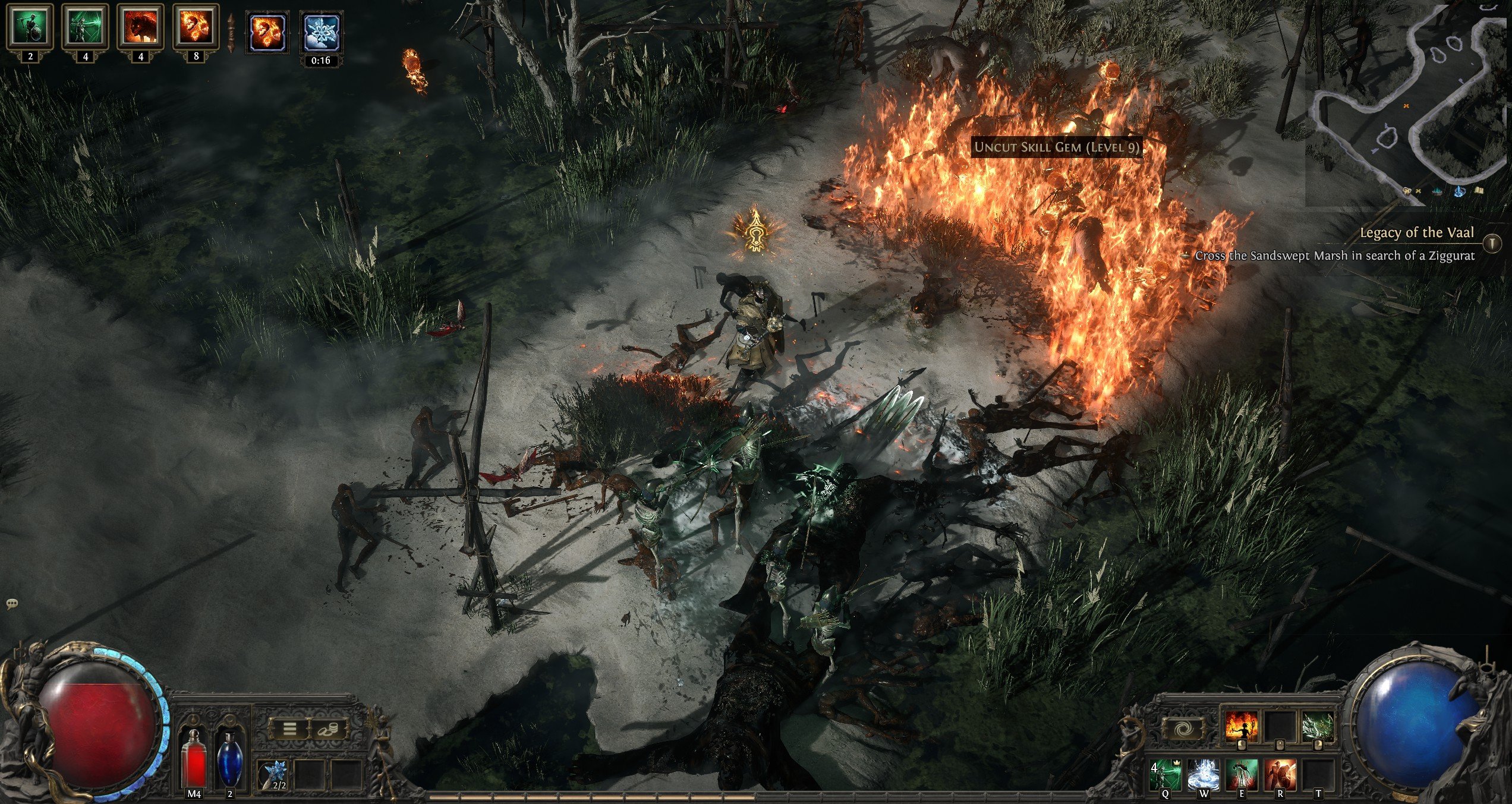The width and height of the screenshot is (1512, 804).
Task: Select the ice crystal charm slot
Action: [276, 775]
